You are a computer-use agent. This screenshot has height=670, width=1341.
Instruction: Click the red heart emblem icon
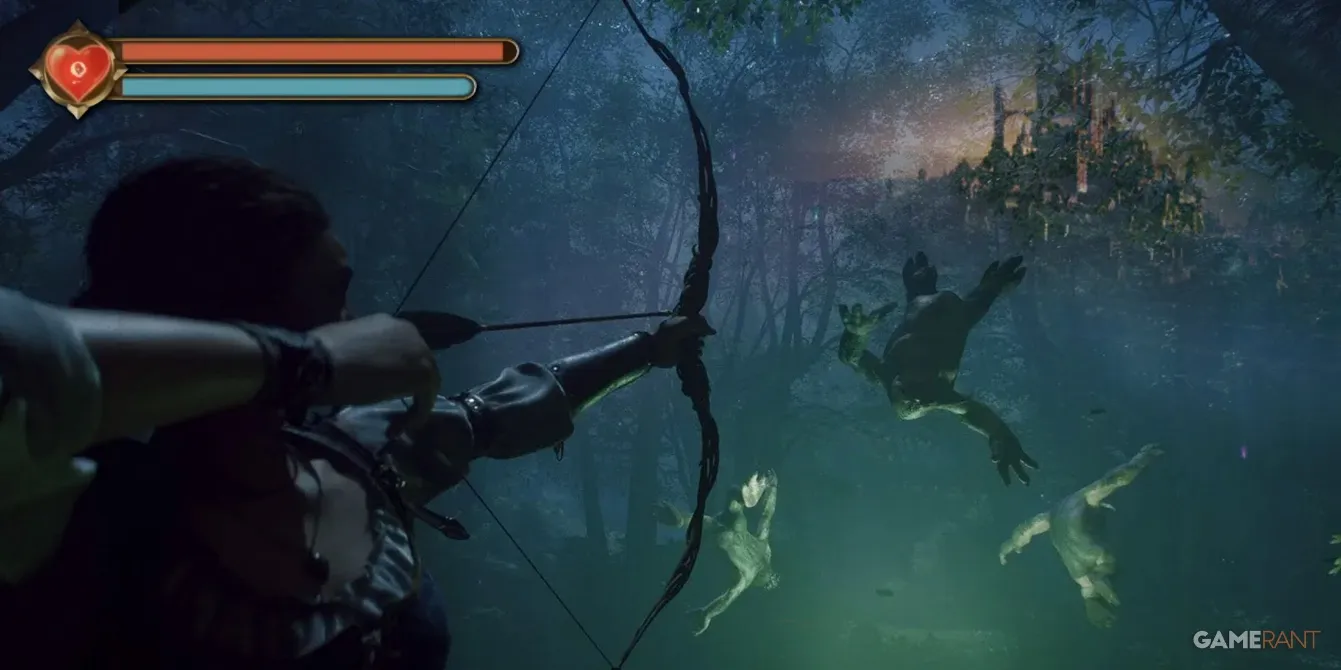point(77,69)
